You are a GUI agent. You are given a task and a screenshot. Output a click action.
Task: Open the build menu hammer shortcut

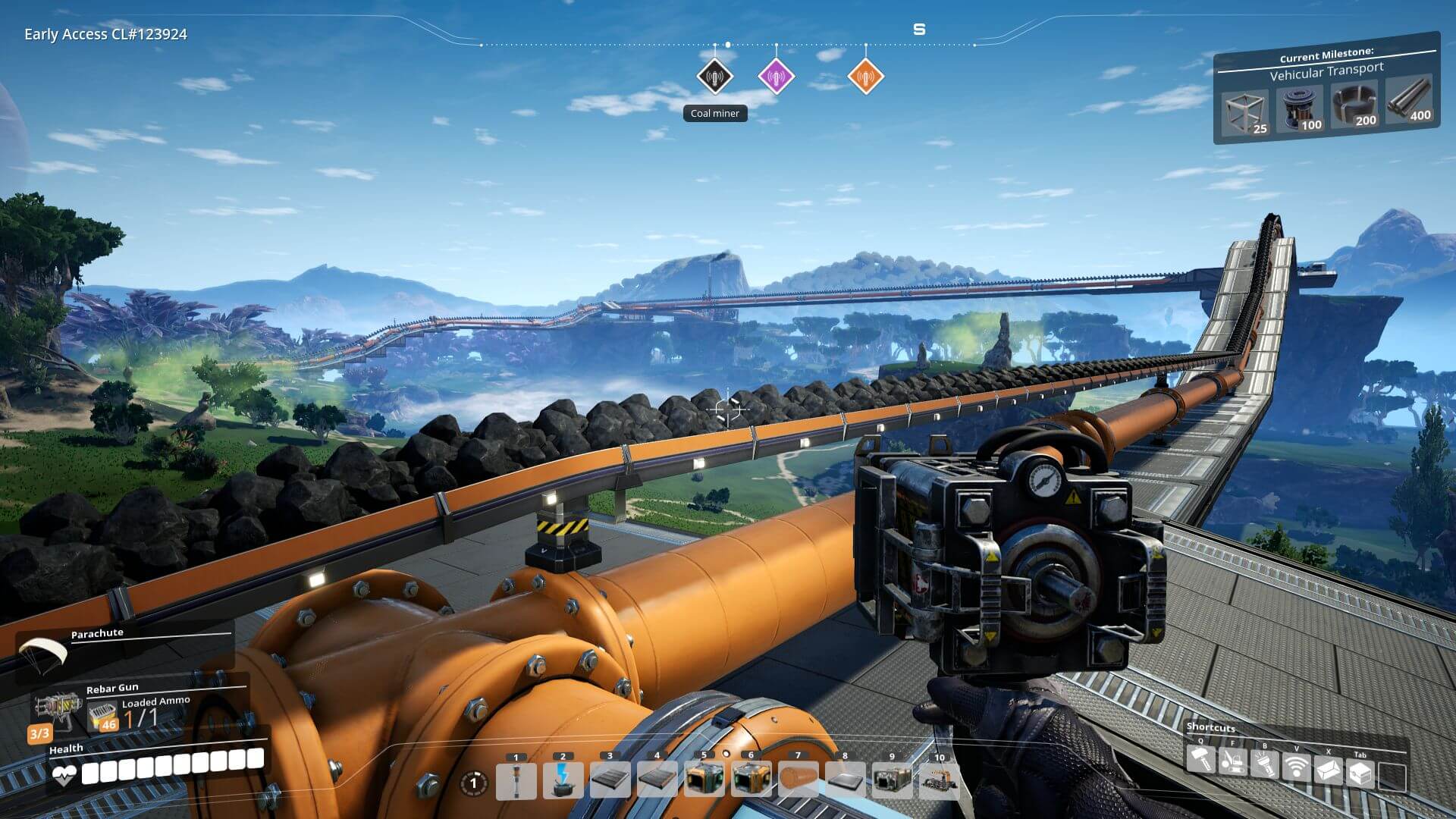tap(1200, 759)
